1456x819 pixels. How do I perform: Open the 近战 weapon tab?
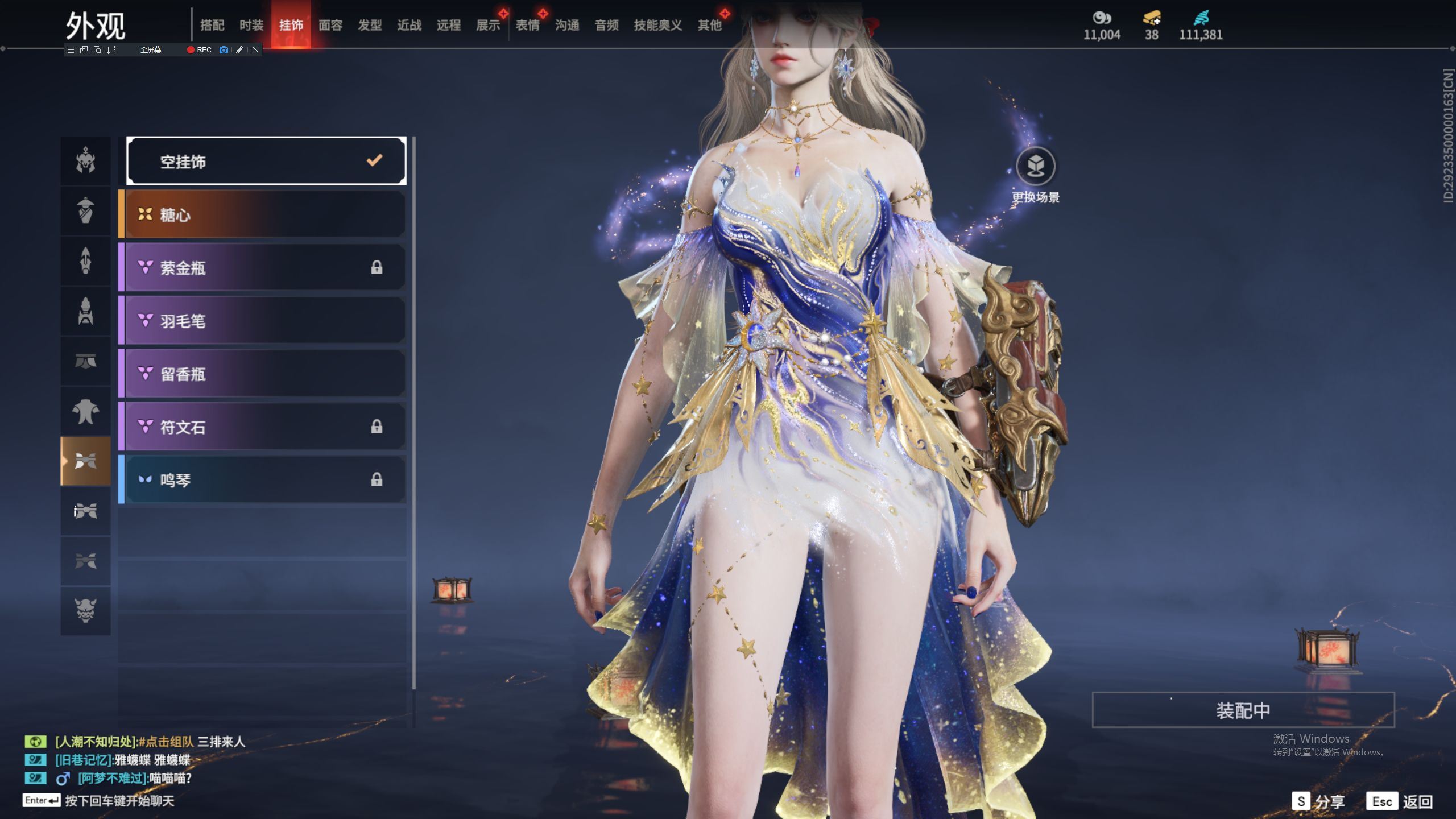pos(409,25)
